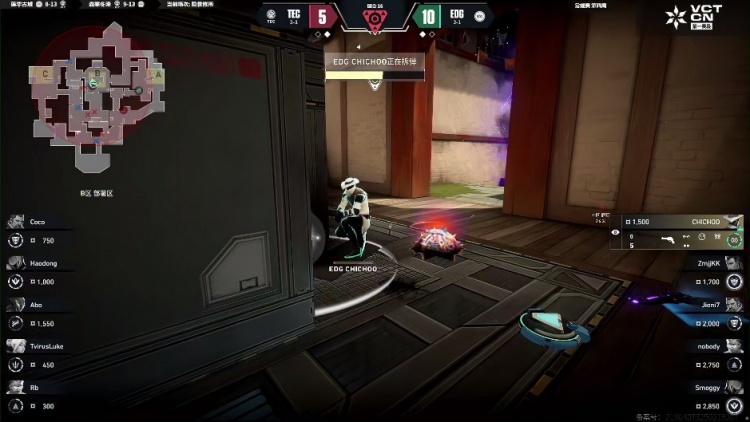Click CHICHOO's ultimate ability icon
This screenshot has width=750, height=422.
735,240
